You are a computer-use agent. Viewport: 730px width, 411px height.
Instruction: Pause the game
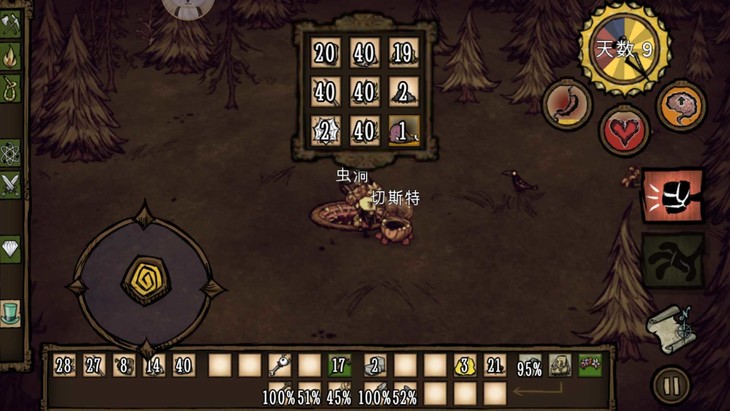(x=670, y=385)
